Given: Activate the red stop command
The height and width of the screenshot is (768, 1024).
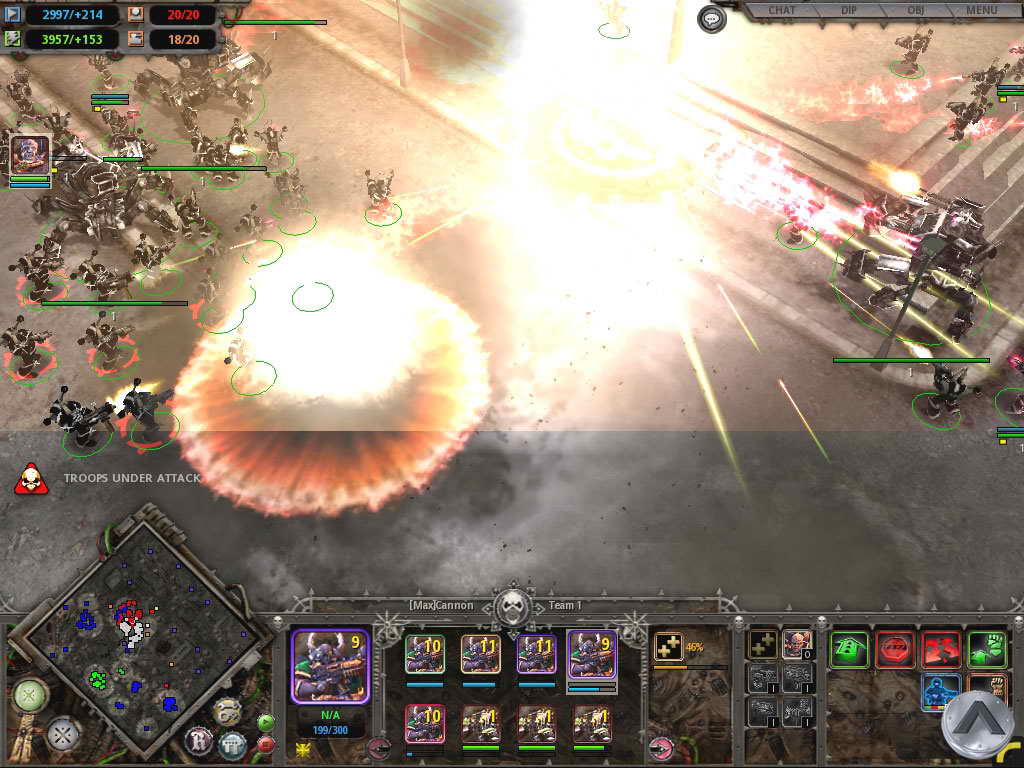Looking at the screenshot, I should pyautogui.click(x=894, y=649).
